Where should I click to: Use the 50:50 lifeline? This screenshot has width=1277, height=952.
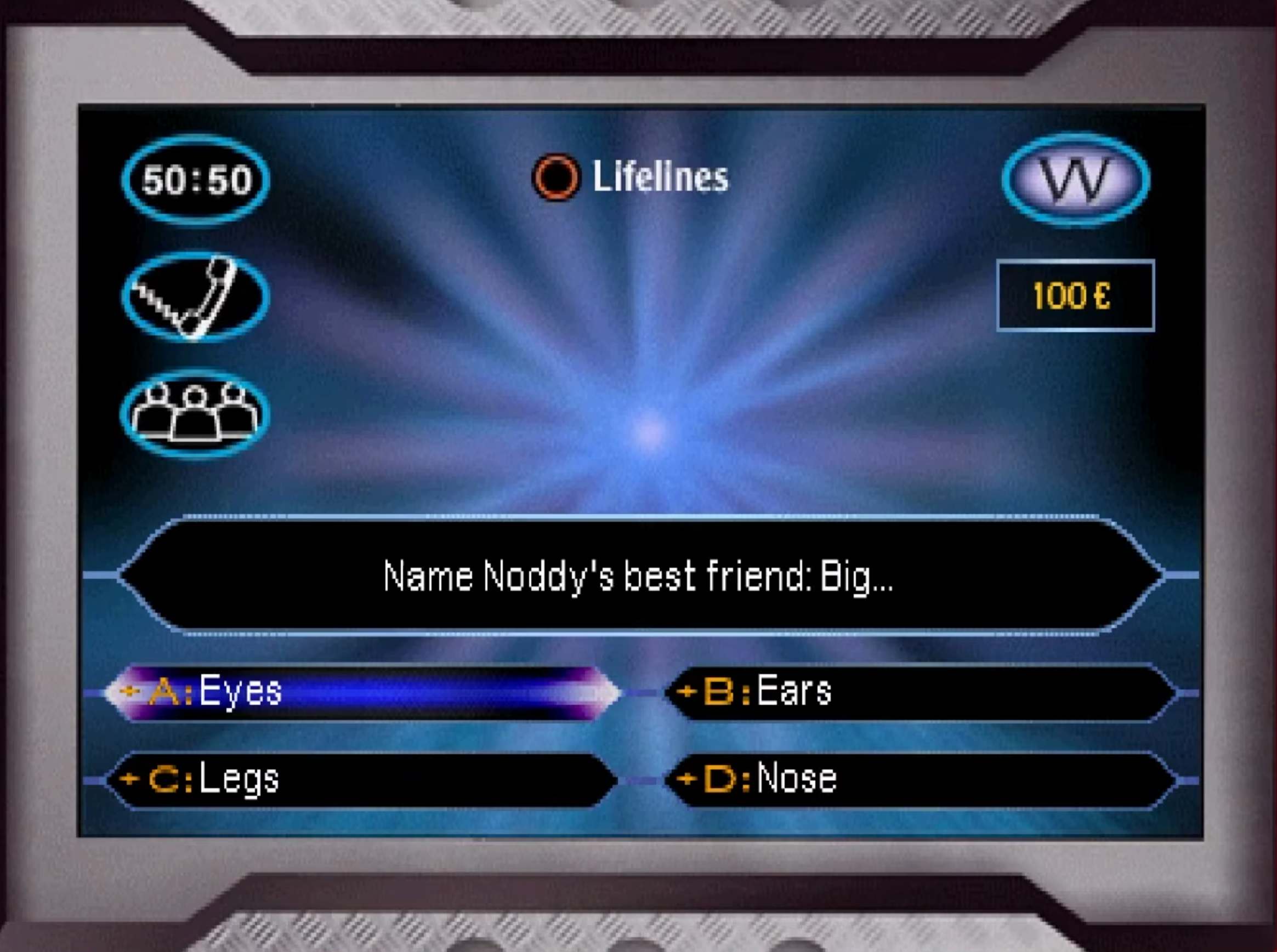[195, 180]
